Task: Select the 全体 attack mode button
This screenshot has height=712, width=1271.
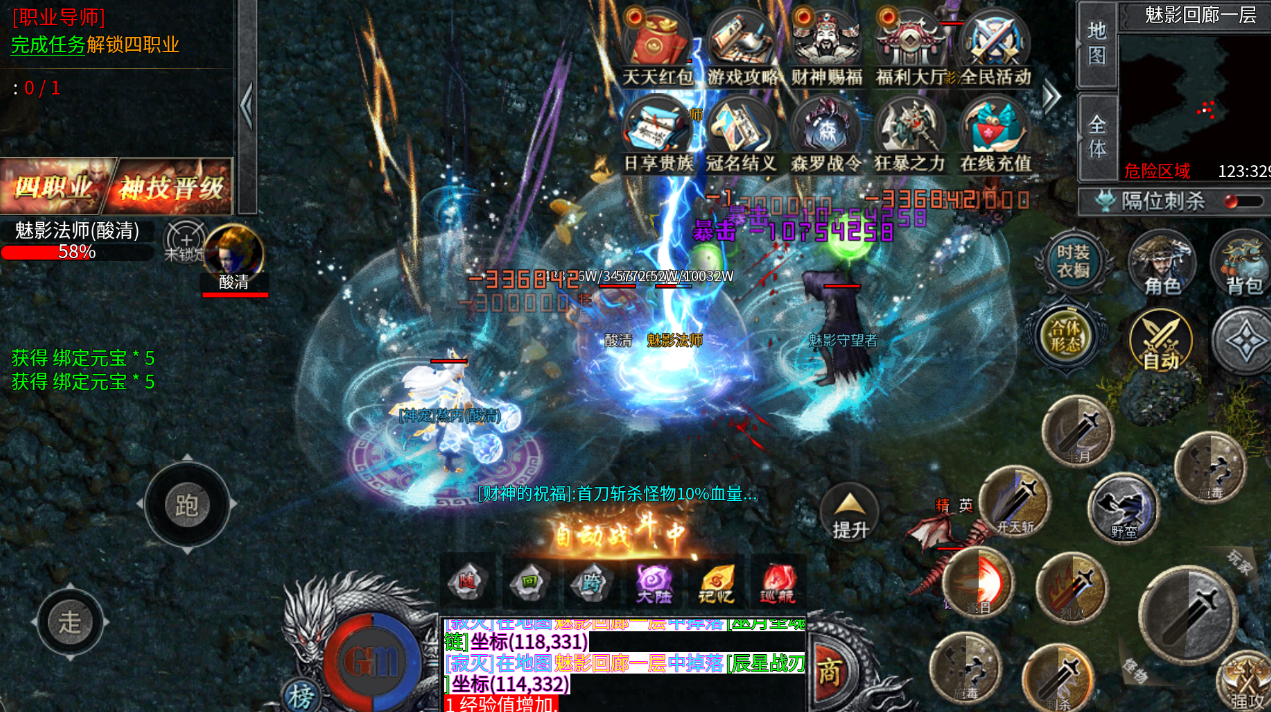Action: tap(1097, 137)
